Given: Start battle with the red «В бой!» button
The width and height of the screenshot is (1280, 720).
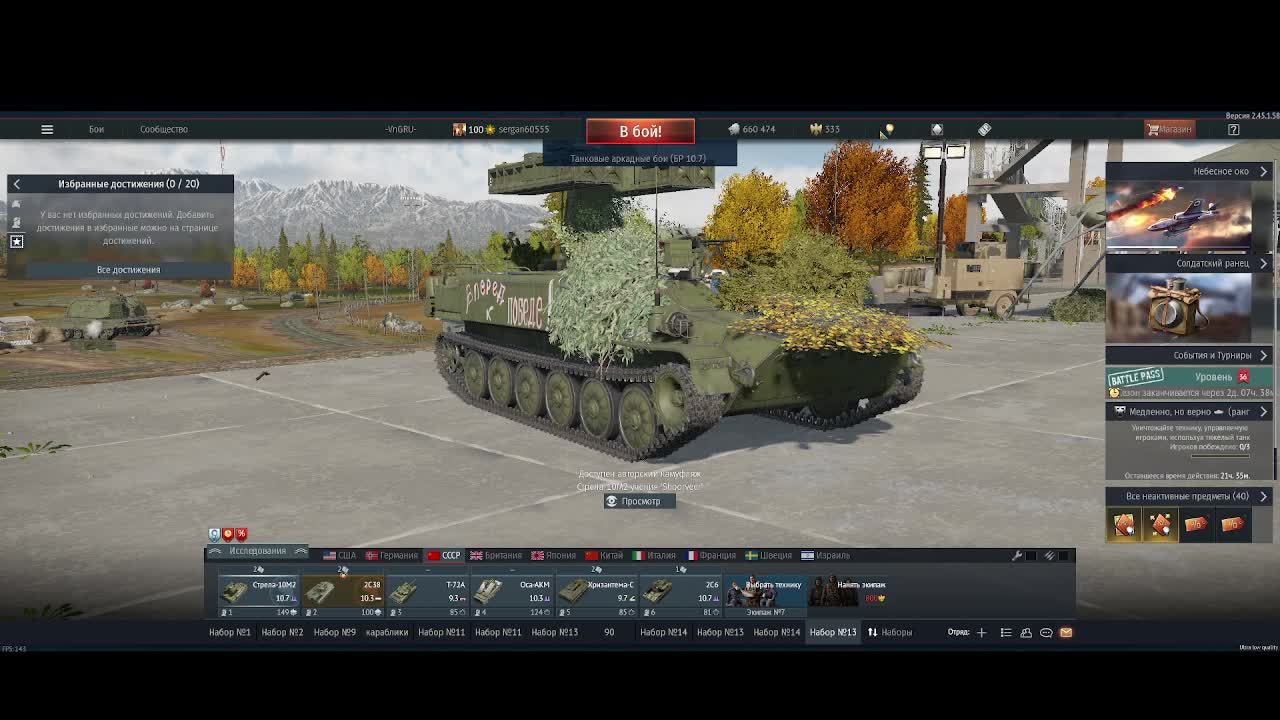Looking at the screenshot, I should tap(640, 131).
